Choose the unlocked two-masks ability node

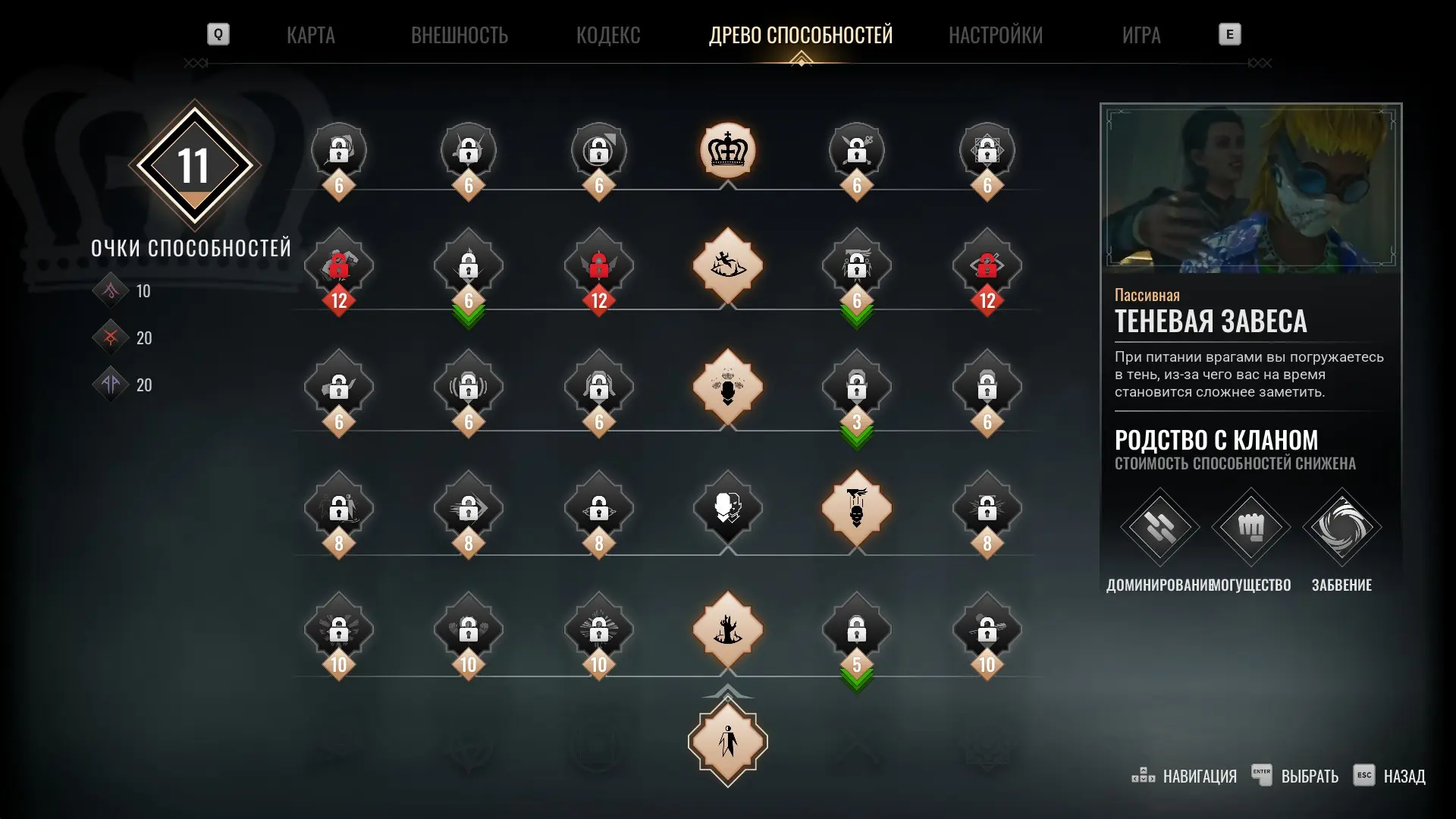tap(727, 507)
